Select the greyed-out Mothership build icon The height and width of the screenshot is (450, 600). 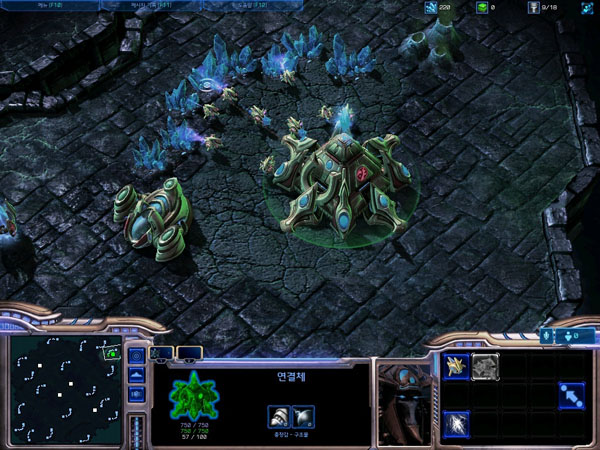click(x=485, y=366)
